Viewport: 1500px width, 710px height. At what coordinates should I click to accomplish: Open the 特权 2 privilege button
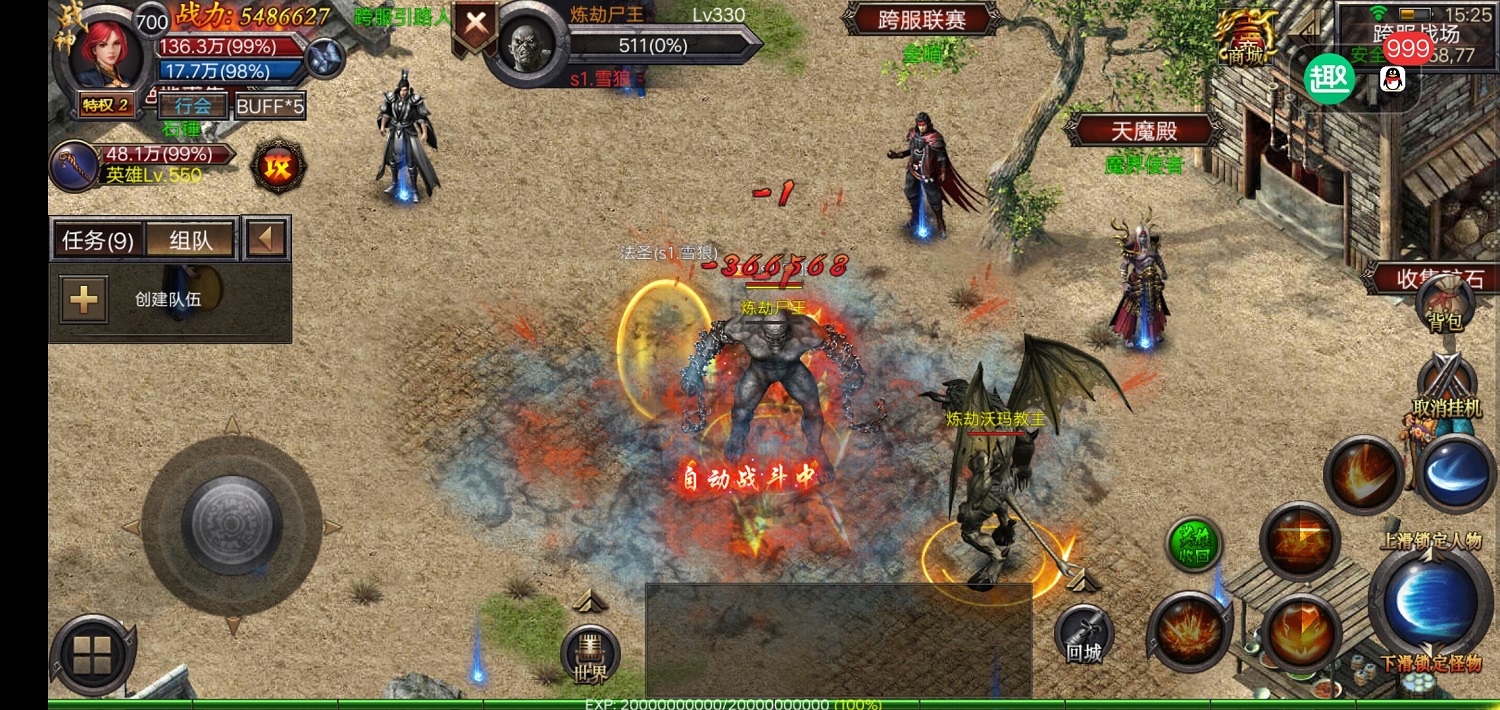(x=106, y=105)
